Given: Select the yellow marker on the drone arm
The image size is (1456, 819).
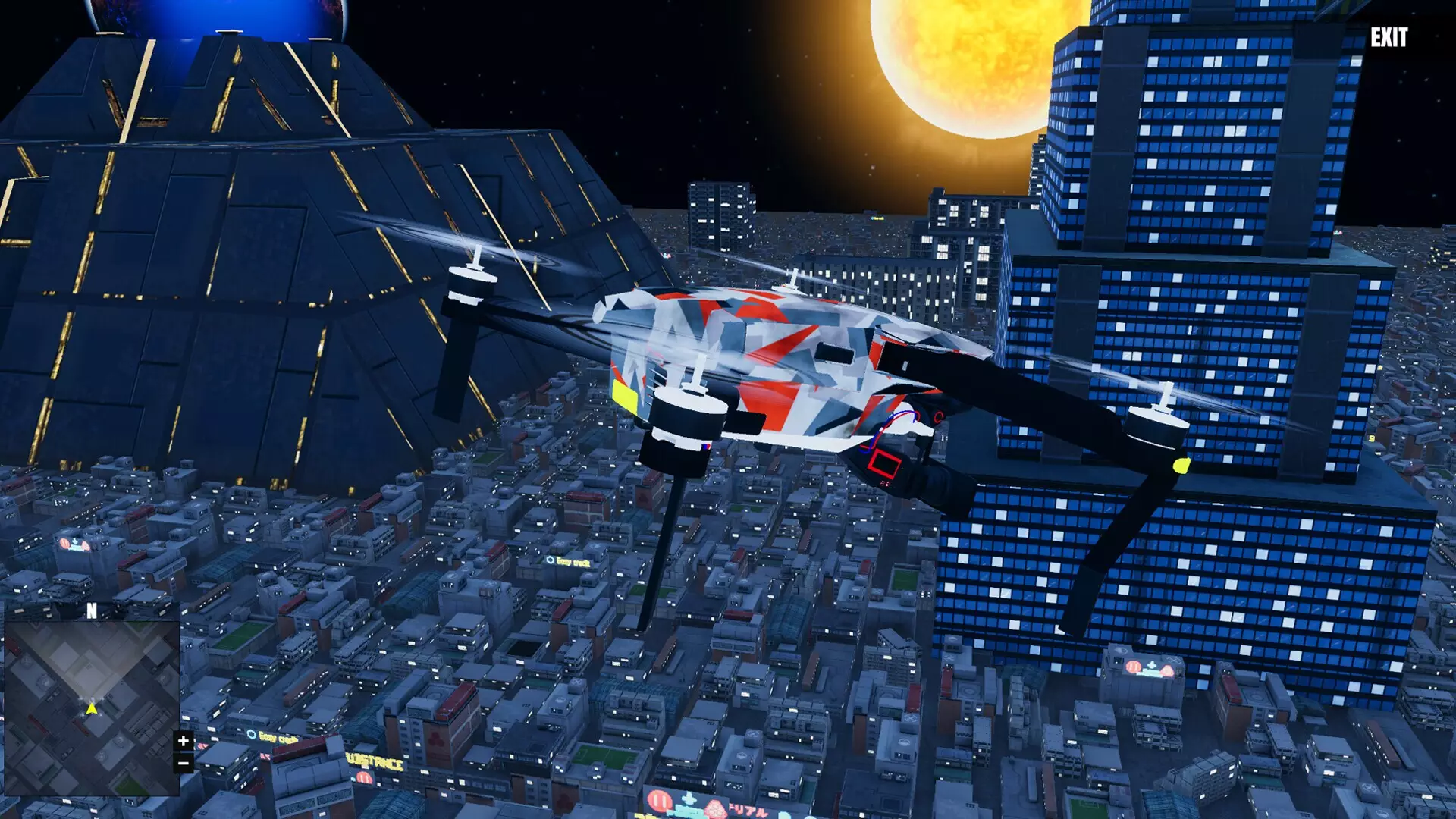Looking at the screenshot, I should pyautogui.click(x=1182, y=466).
